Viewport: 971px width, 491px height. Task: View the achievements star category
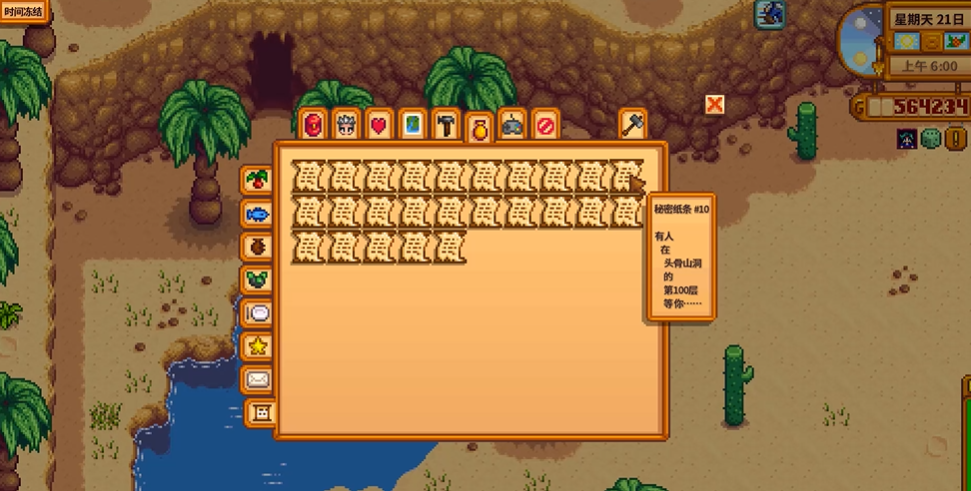tap(257, 346)
